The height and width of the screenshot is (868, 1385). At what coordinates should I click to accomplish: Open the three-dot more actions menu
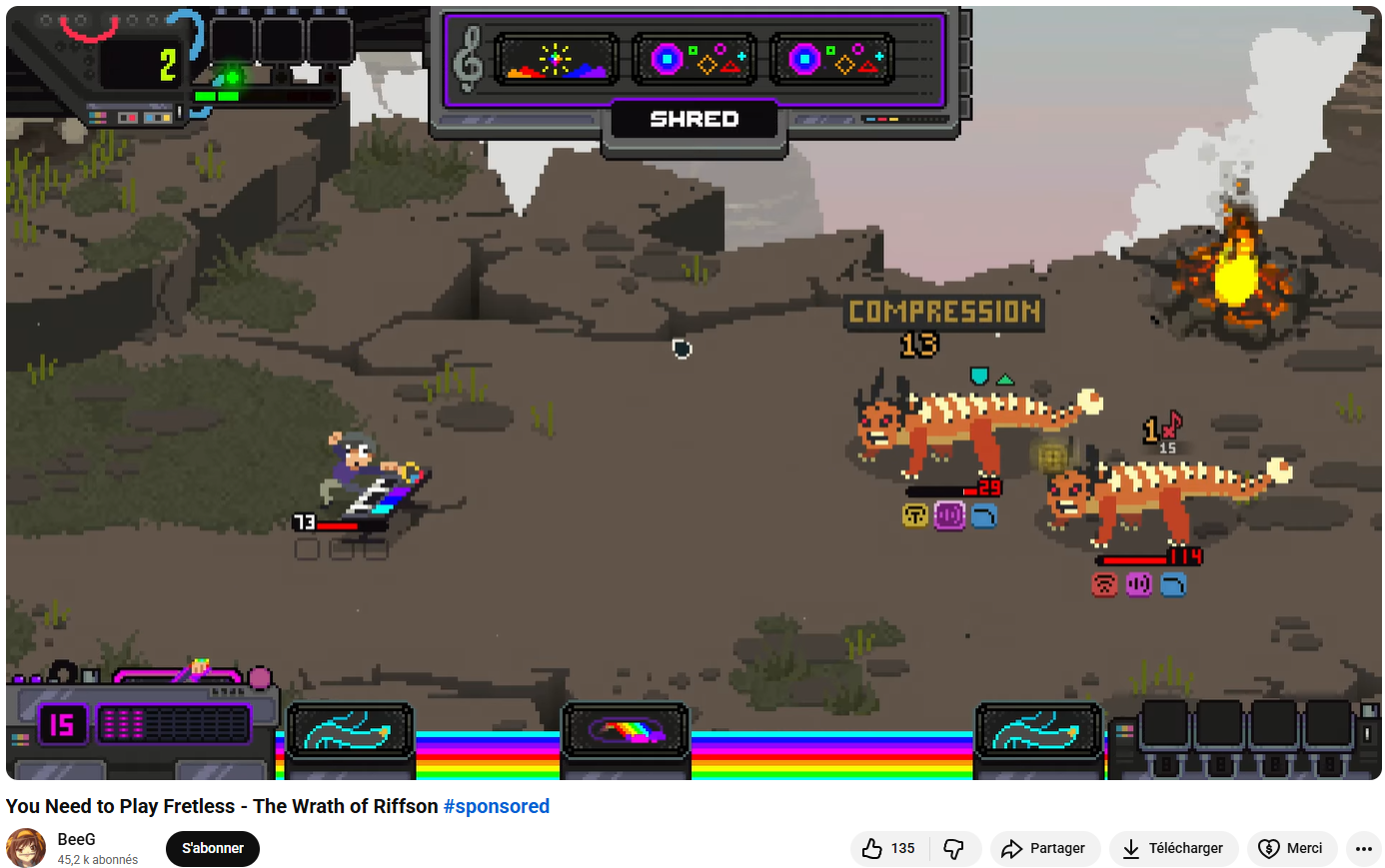[x=1364, y=848]
